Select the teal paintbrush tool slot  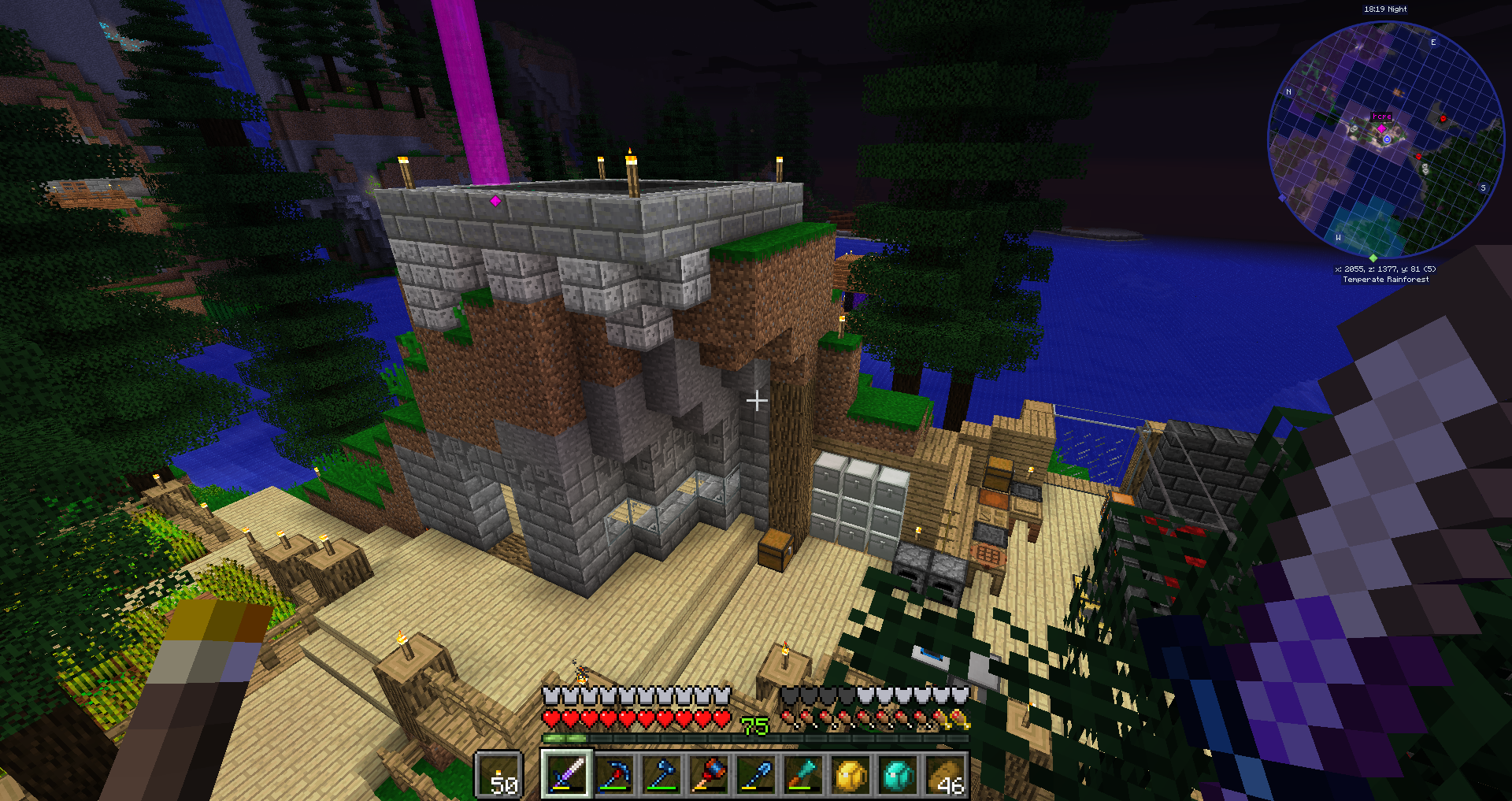(x=803, y=773)
